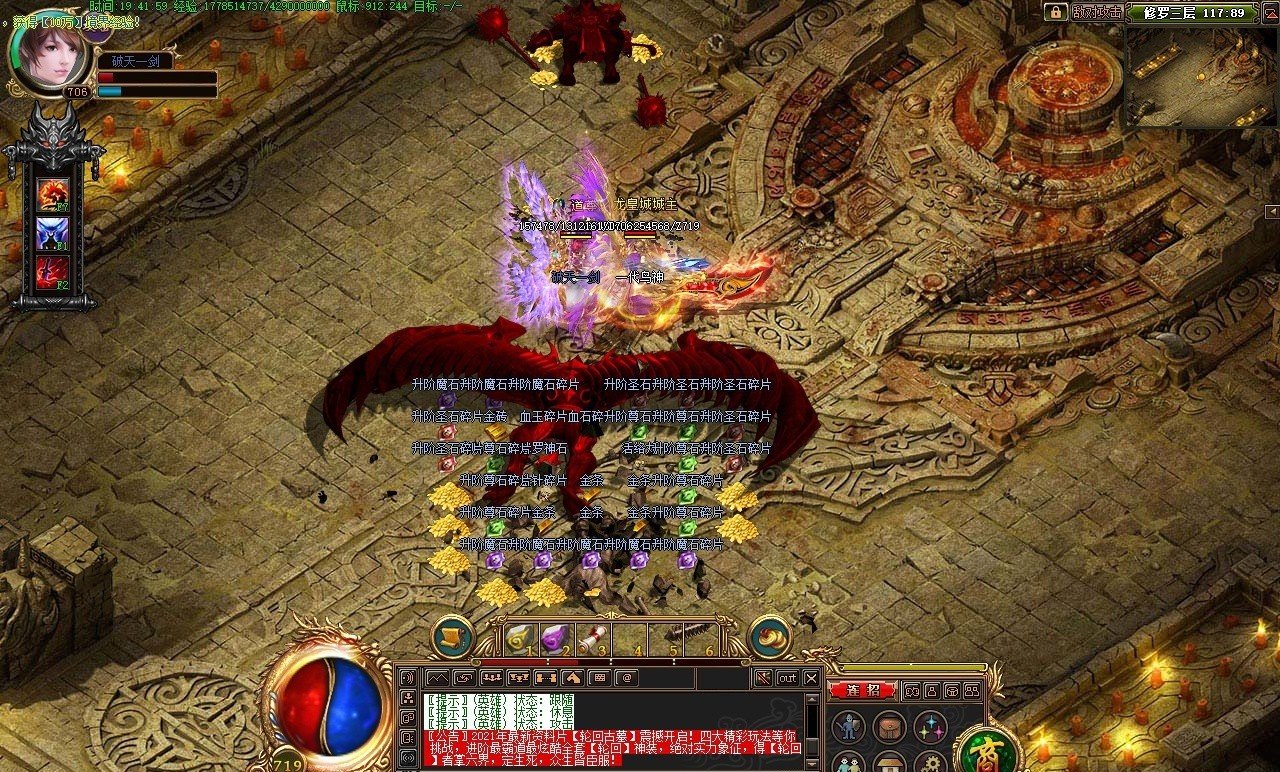The image size is (1280, 772).
Task: Toggle the padlock icon beside attack mode
Action: tap(1055, 12)
